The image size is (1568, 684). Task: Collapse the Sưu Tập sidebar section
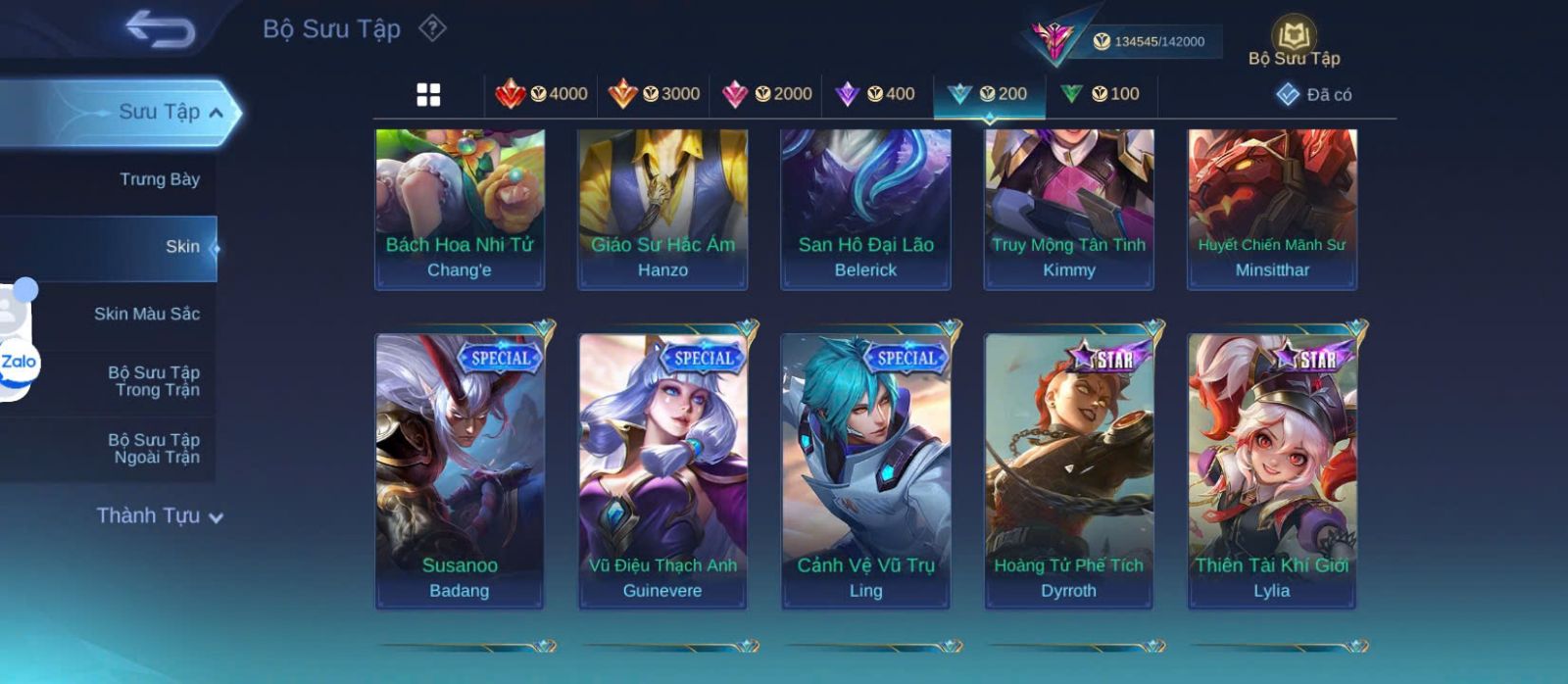[x=215, y=113]
